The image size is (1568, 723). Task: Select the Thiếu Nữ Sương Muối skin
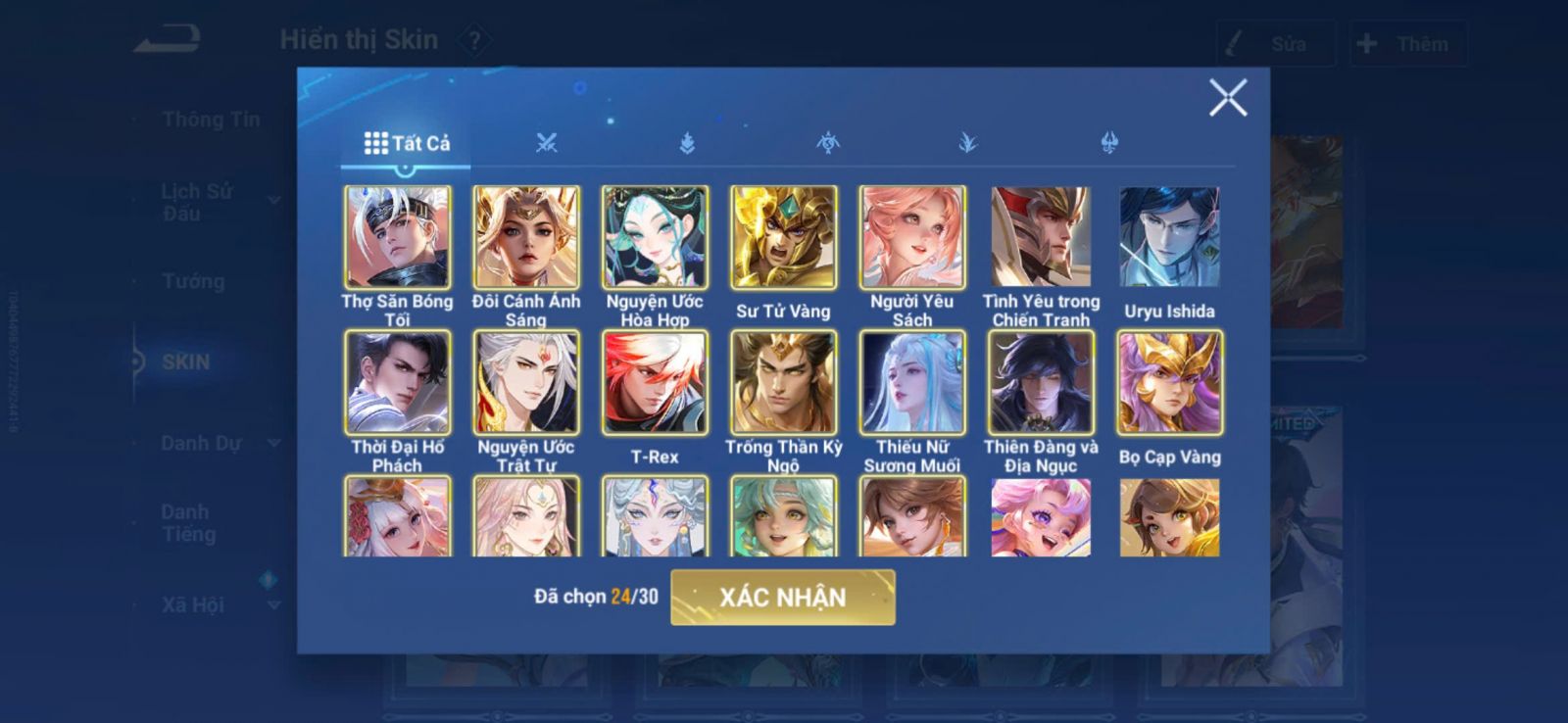912,383
